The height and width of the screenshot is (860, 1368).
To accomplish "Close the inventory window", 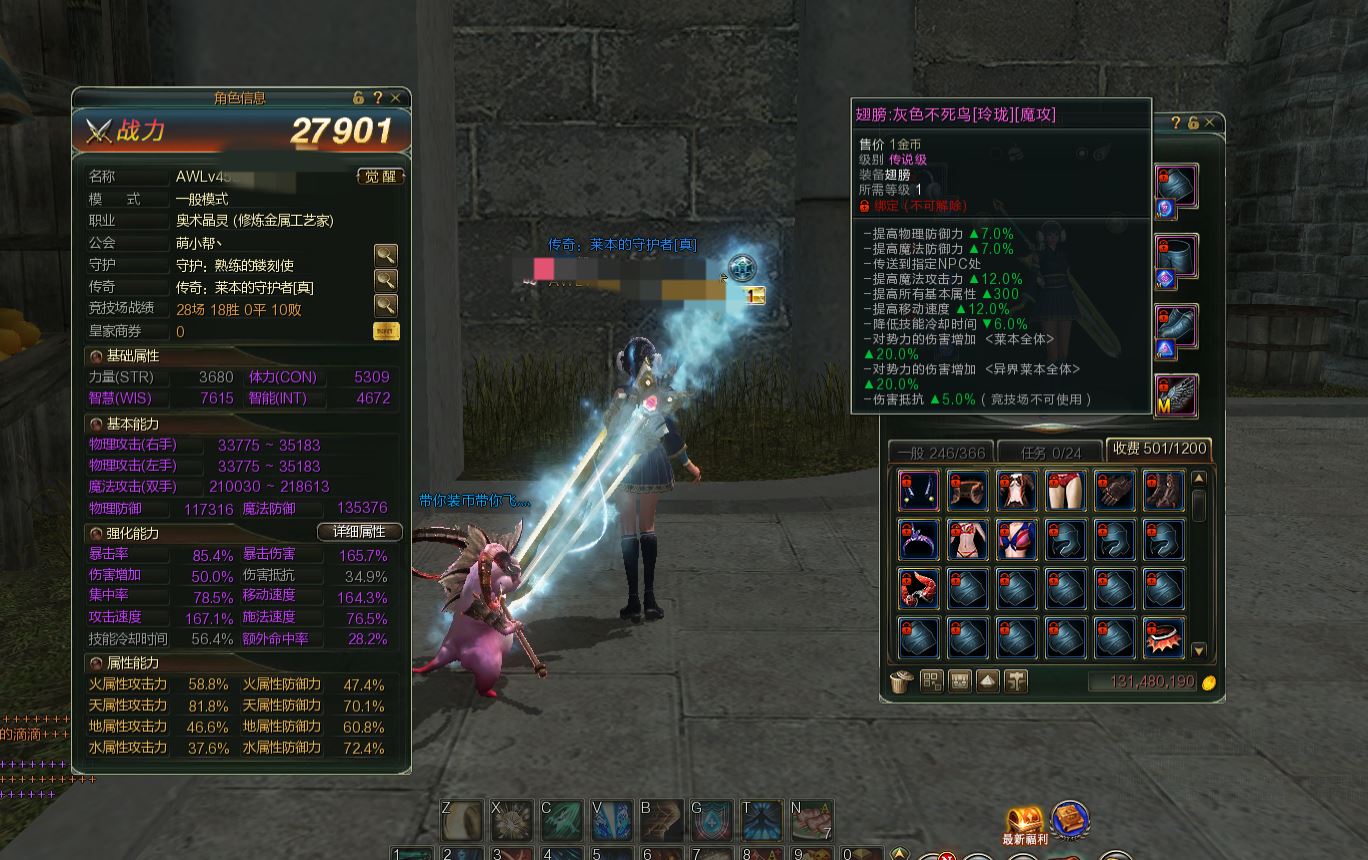I will tap(1210, 122).
